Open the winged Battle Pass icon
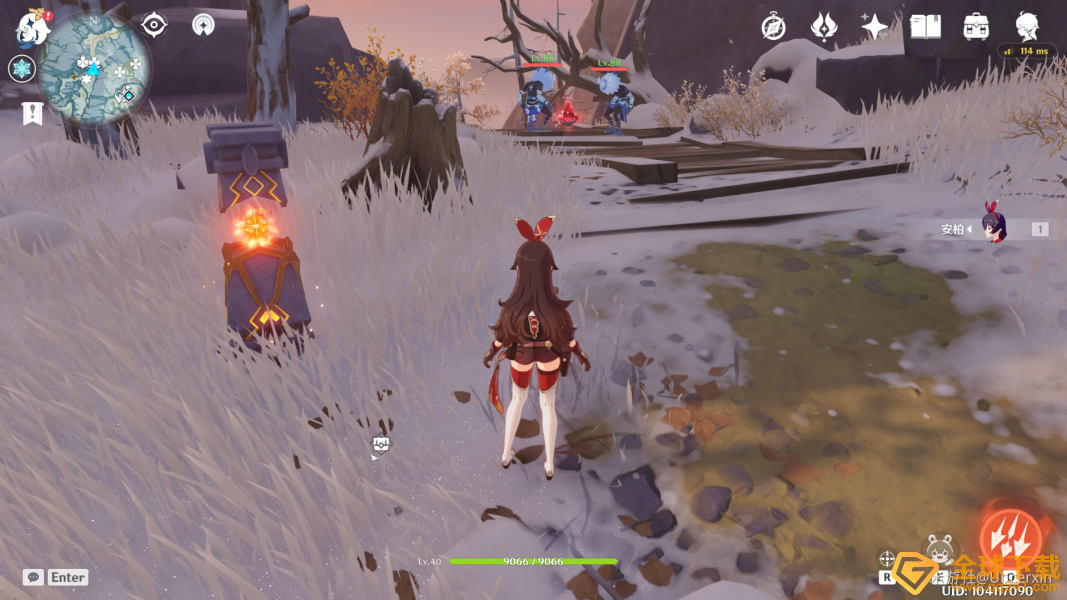The height and width of the screenshot is (600, 1067). click(x=824, y=27)
